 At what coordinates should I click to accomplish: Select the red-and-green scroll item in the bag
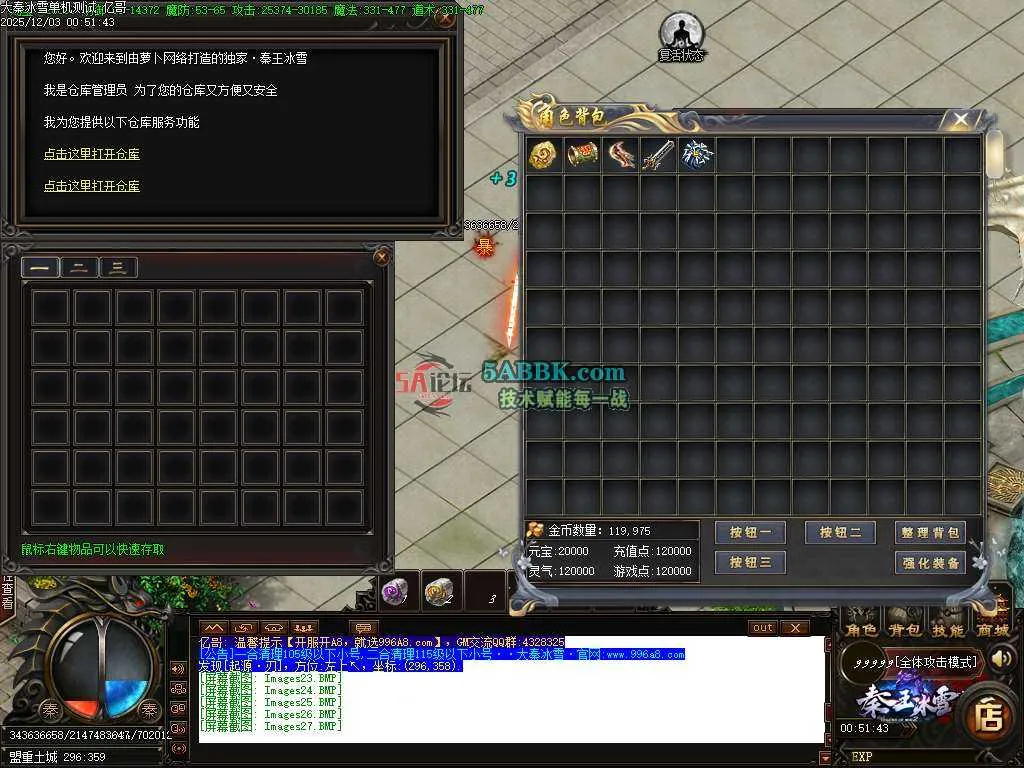point(581,154)
